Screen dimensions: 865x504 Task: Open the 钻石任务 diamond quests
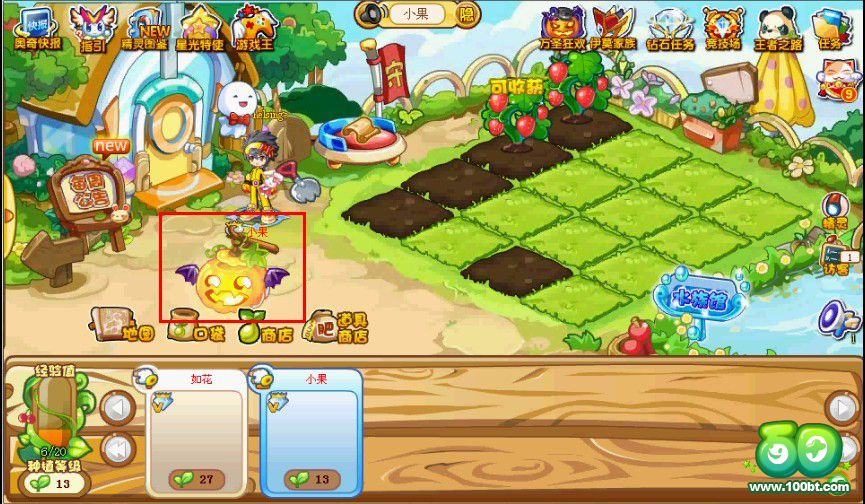click(669, 28)
